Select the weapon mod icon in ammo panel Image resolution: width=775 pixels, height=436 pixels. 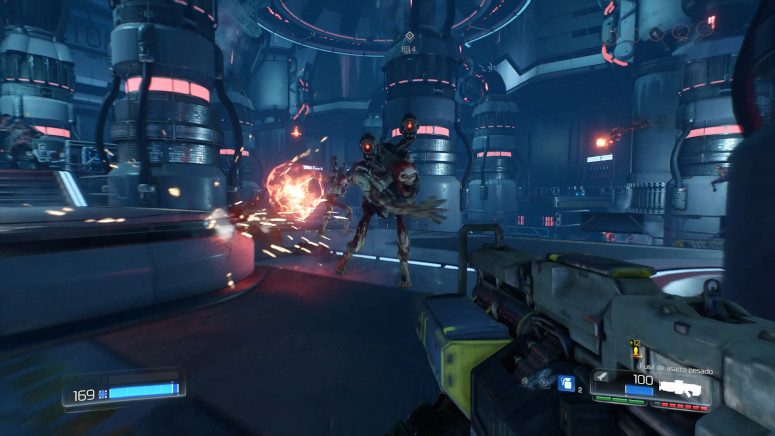click(604, 377)
